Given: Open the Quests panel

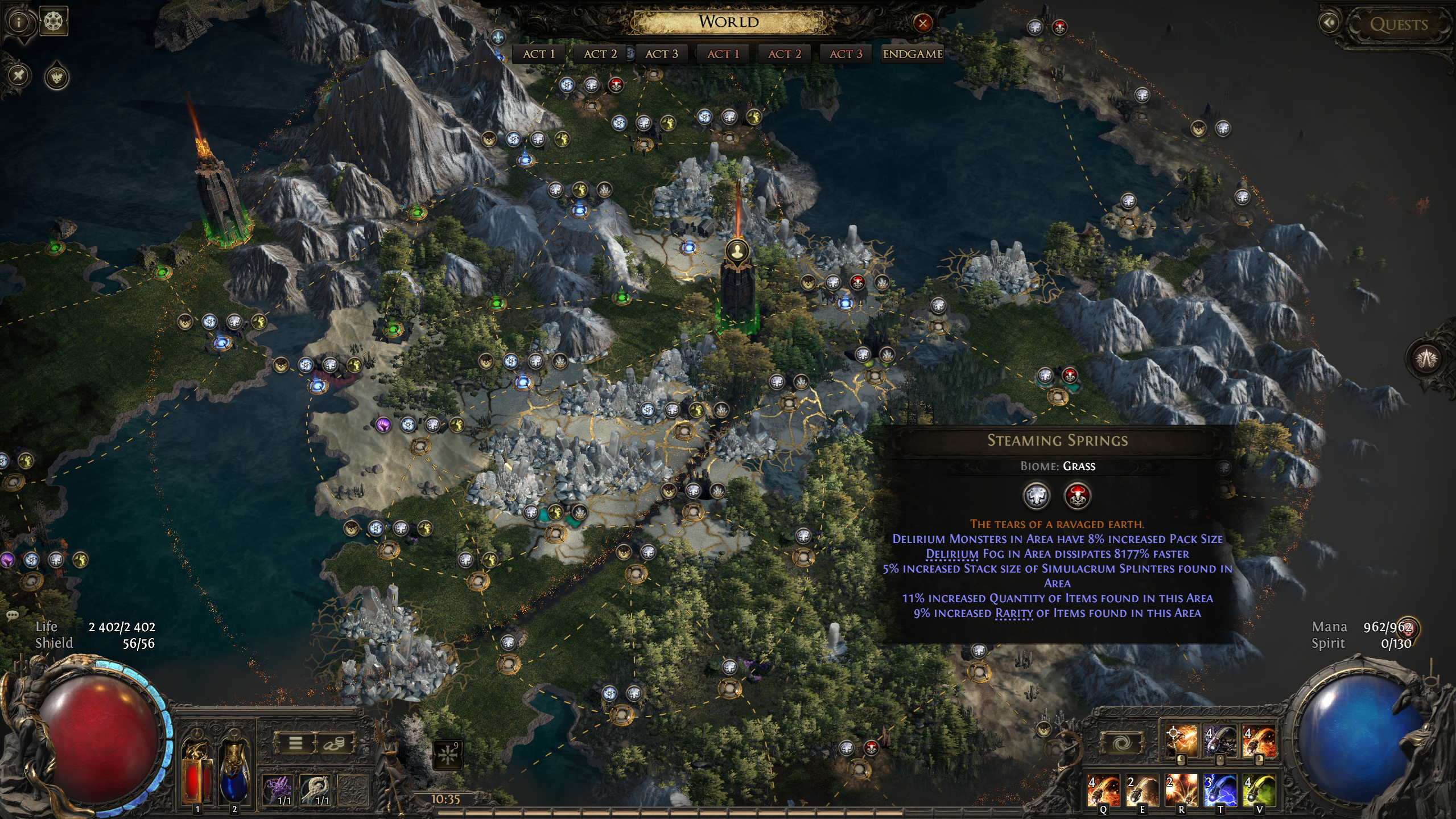Looking at the screenshot, I should tap(1398, 24).
